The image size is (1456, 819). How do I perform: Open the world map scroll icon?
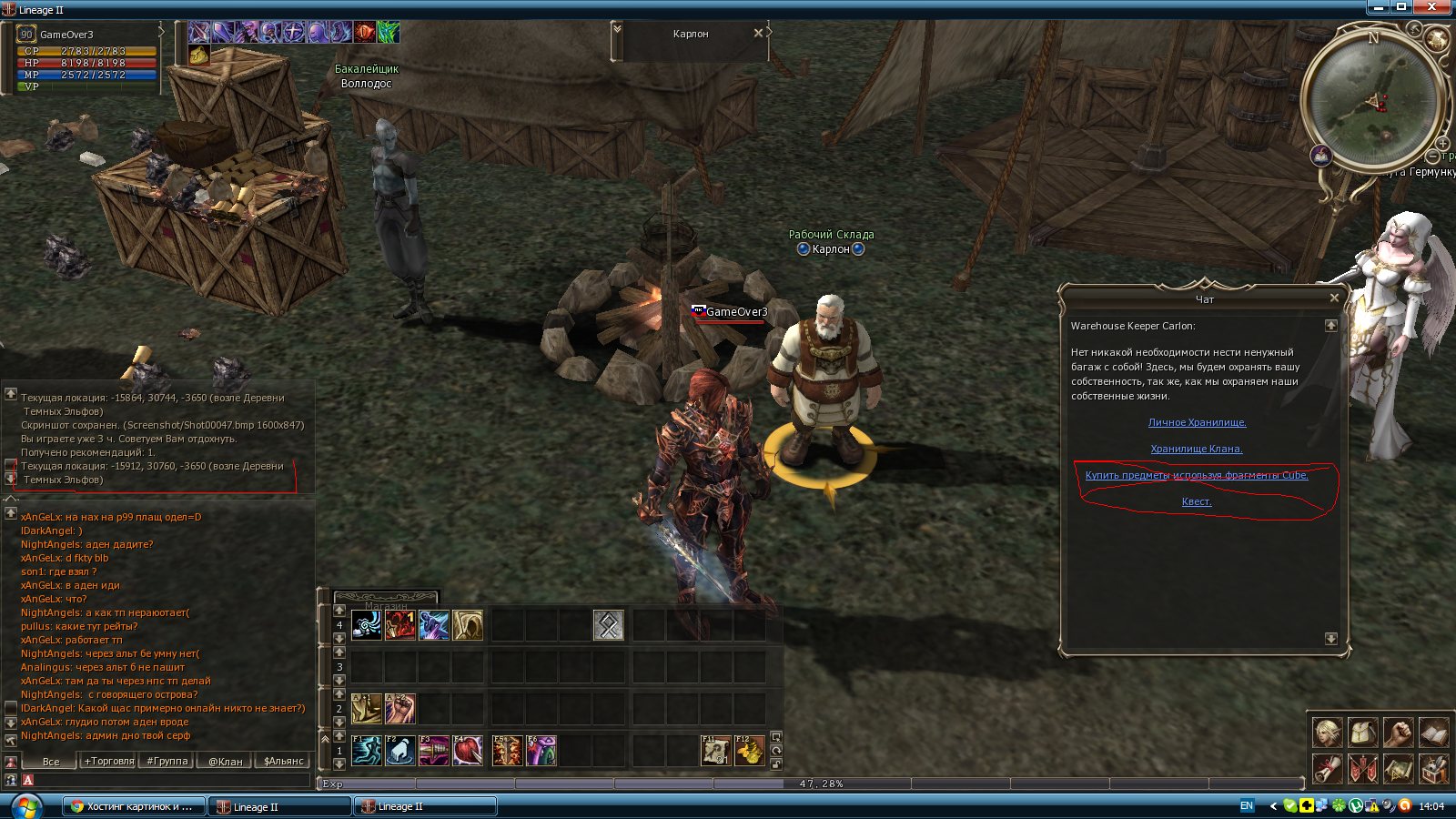coord(1398,769)
